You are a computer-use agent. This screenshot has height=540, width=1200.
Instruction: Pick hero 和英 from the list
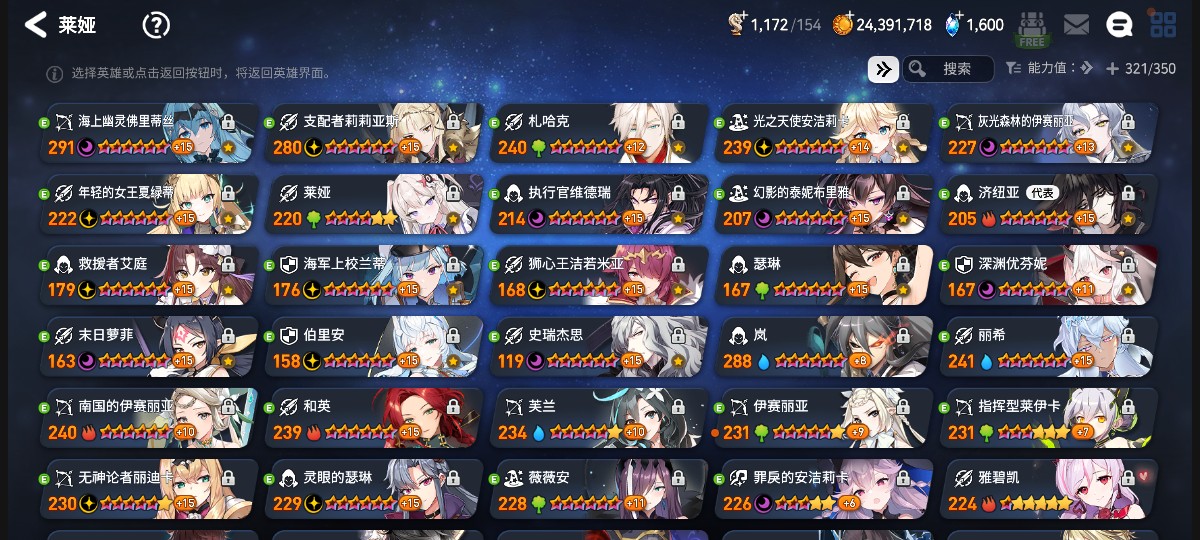coord(375,418)
